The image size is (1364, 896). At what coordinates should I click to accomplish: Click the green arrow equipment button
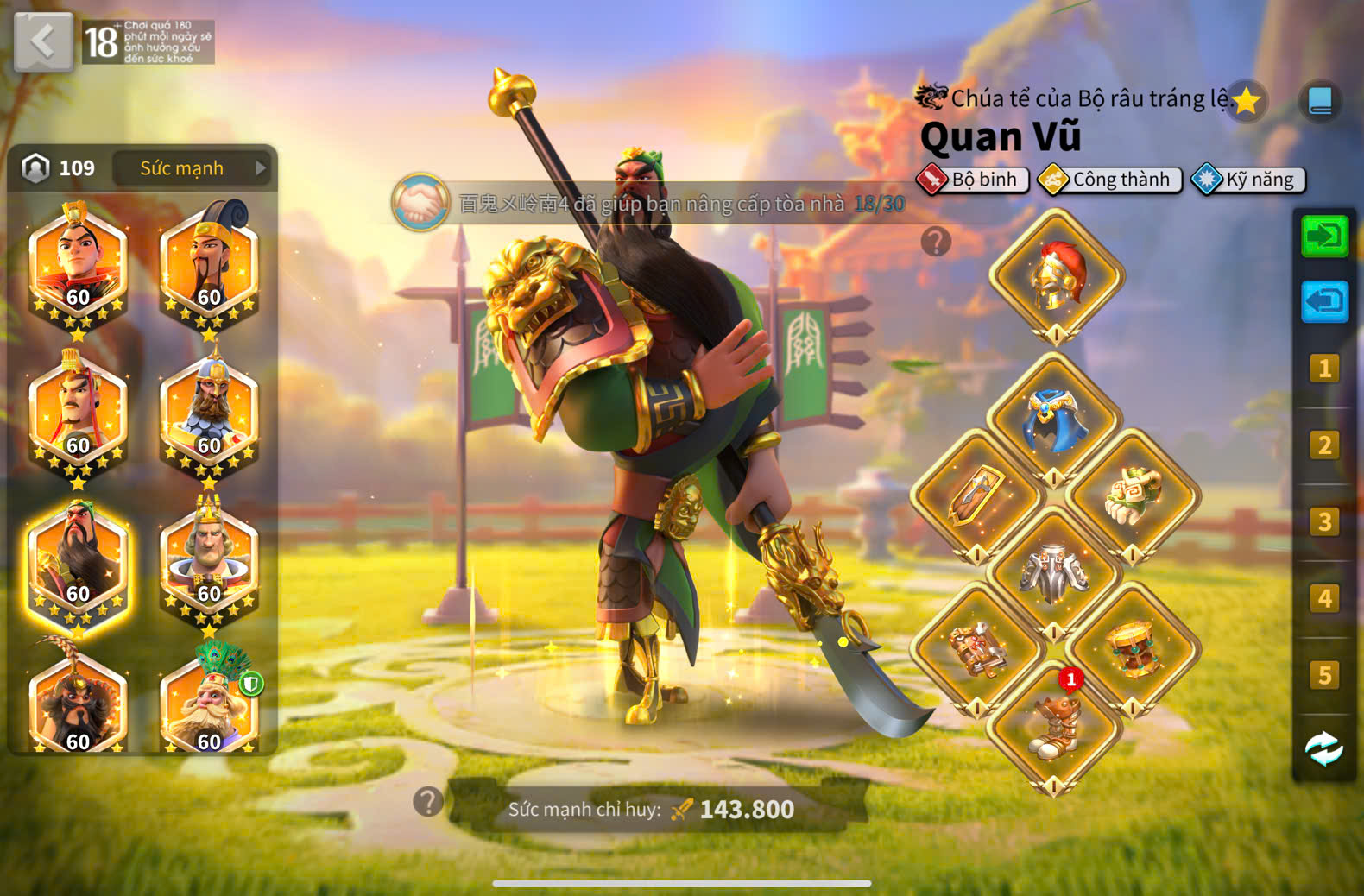point(1324,236)
